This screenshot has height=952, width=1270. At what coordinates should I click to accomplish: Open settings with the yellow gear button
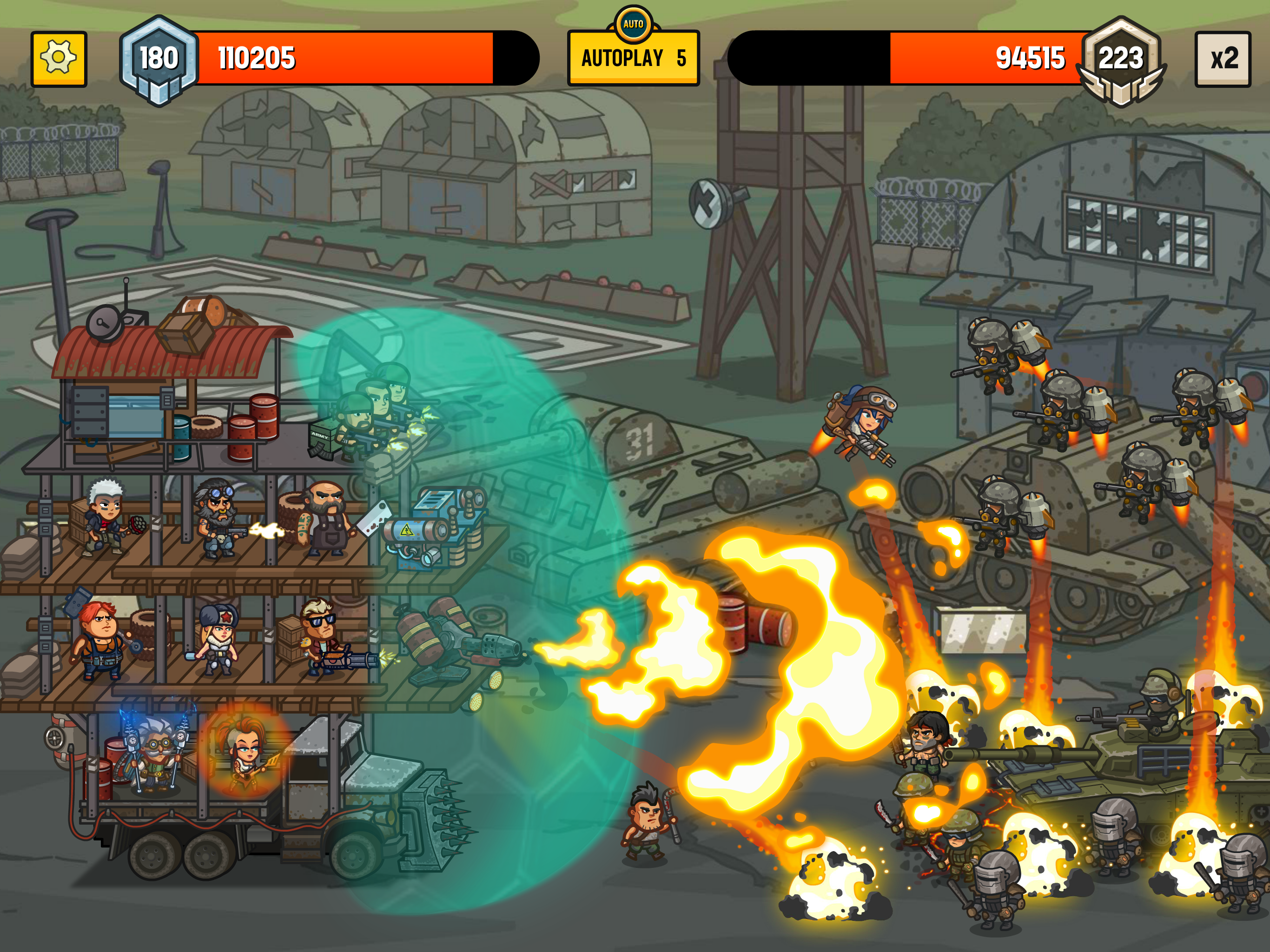(59, 59)
